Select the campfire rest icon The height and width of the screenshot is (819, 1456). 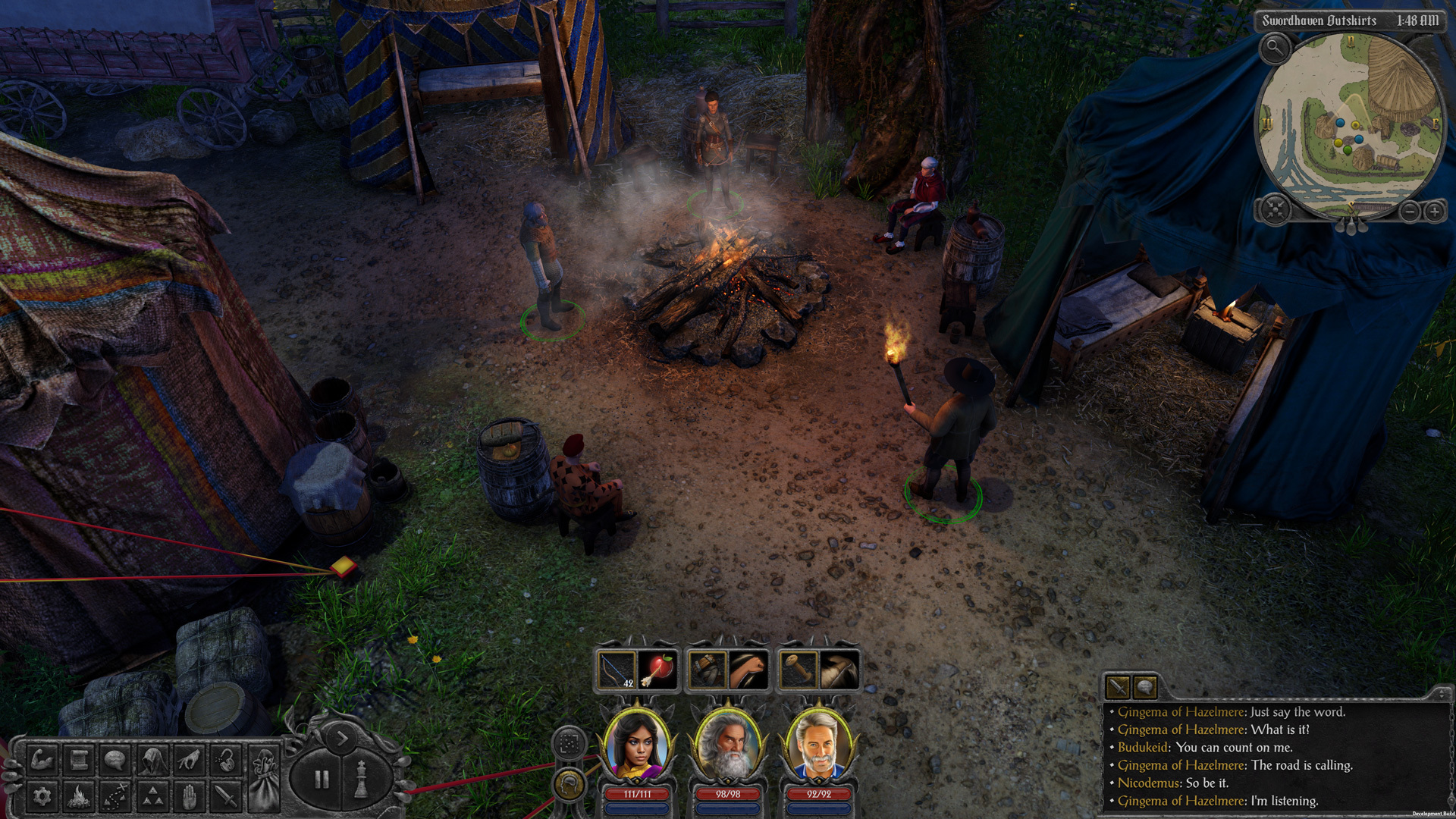79,796
